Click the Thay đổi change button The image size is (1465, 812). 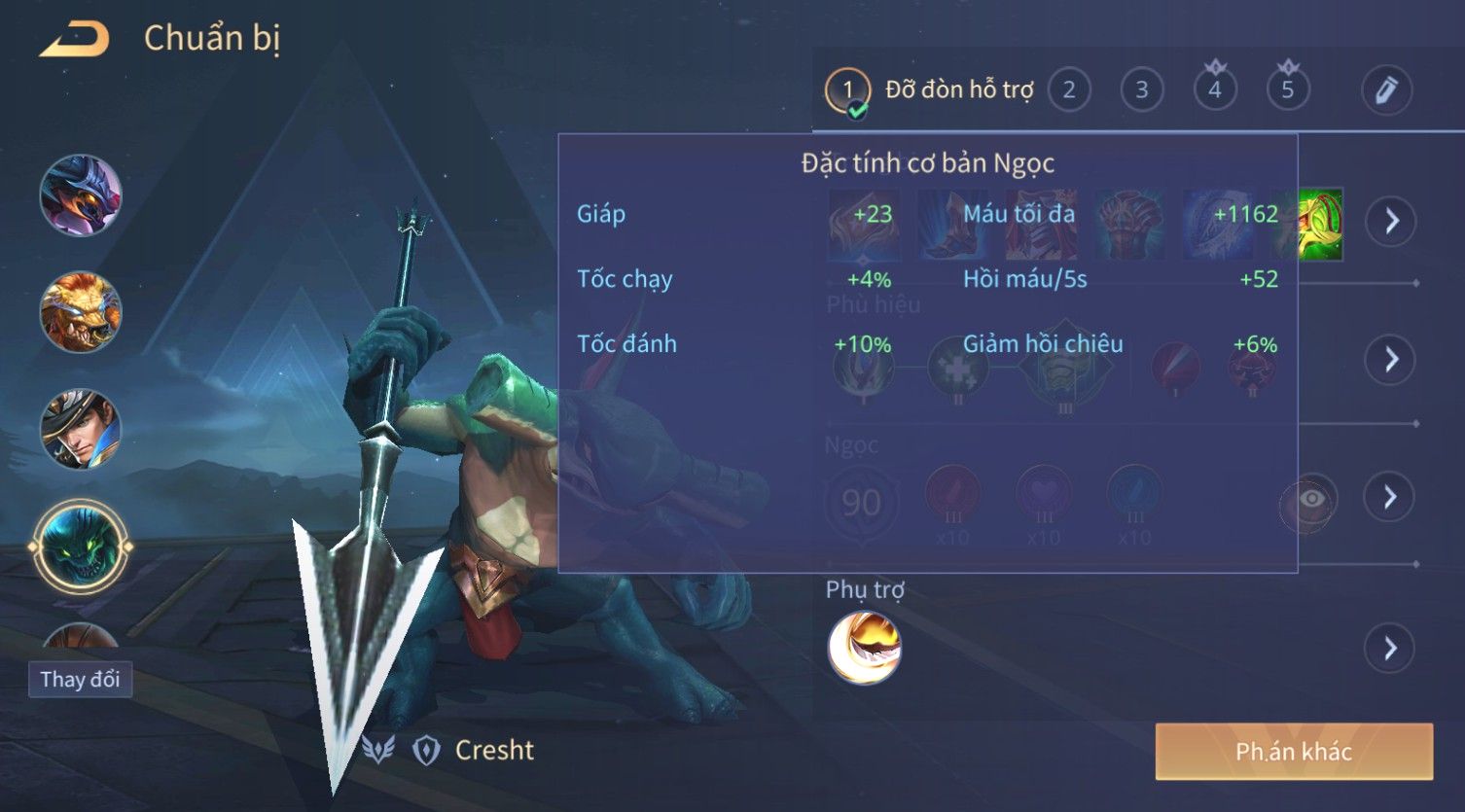click(80, 679)
